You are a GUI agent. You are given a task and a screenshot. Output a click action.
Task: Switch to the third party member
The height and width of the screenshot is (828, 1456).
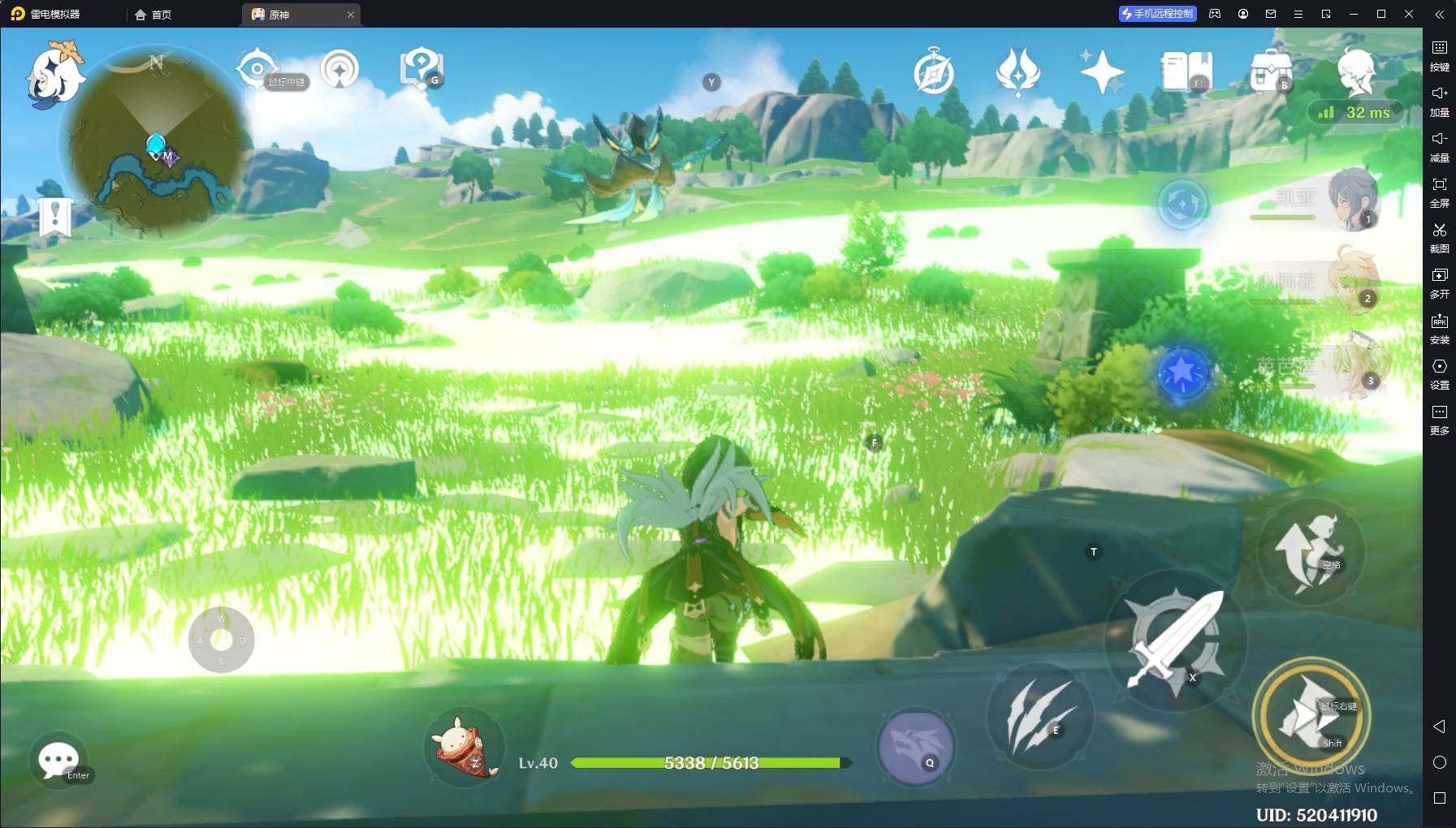(x=1351, y=367)
